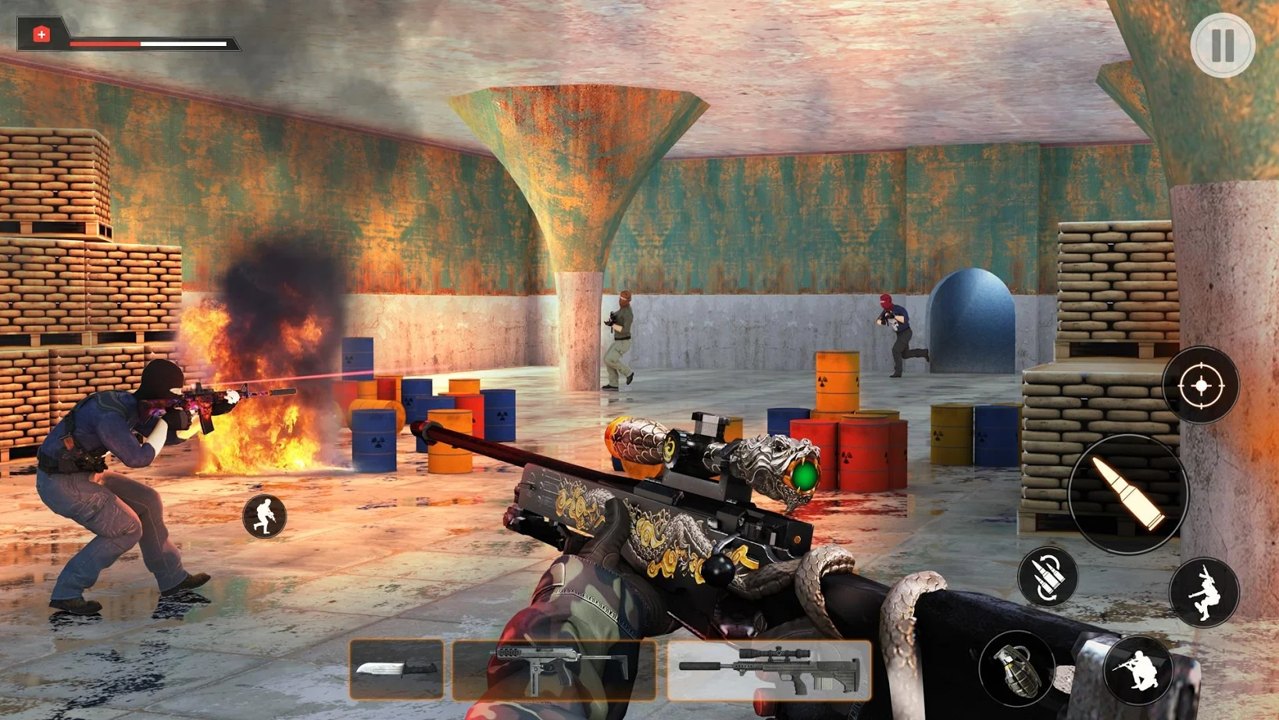Toggle the running man sprint icon

pos(264,516)
